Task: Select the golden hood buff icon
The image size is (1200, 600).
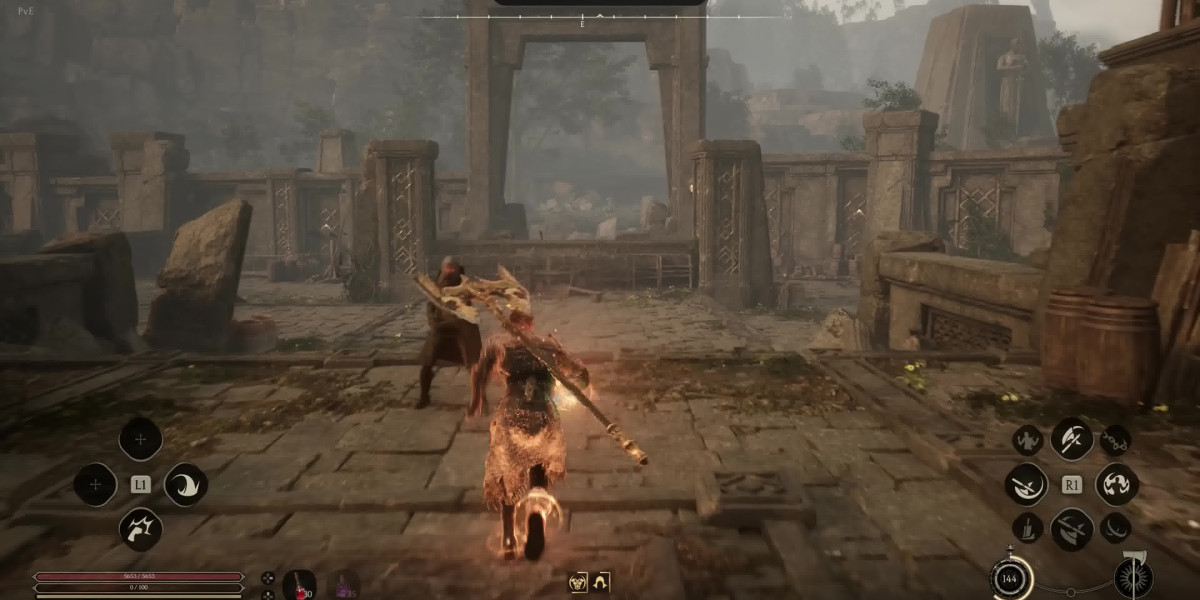Action: (600, 582)
